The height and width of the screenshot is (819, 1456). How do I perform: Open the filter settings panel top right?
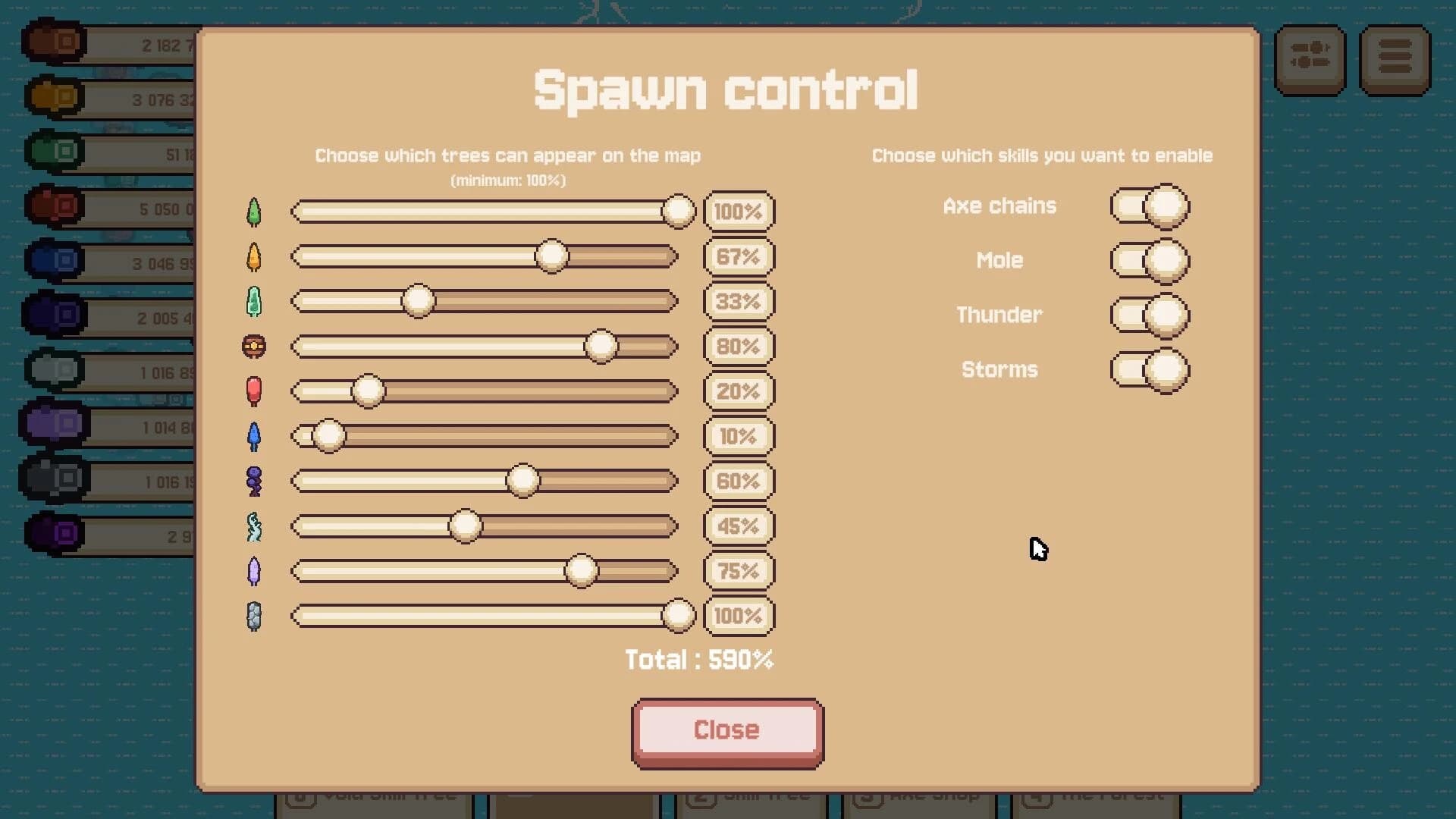point(1310,59)
